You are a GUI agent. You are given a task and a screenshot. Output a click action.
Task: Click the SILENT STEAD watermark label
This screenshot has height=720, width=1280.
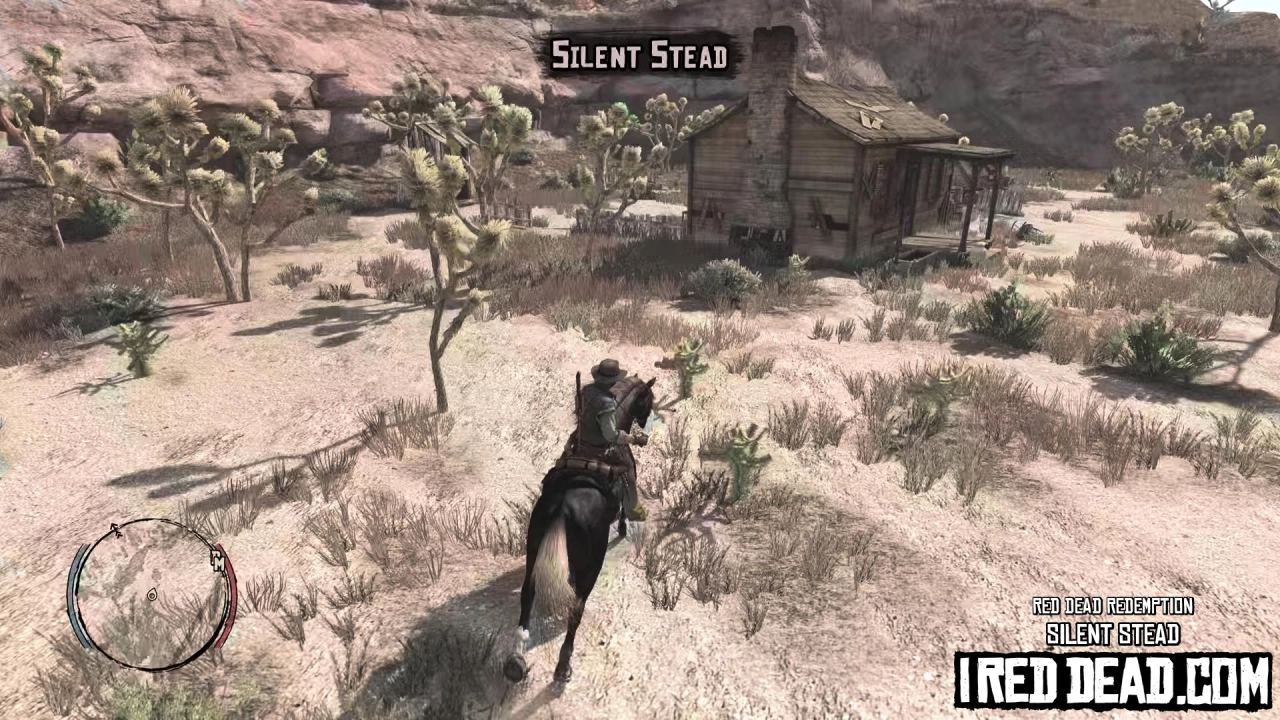click(1112, 634)
